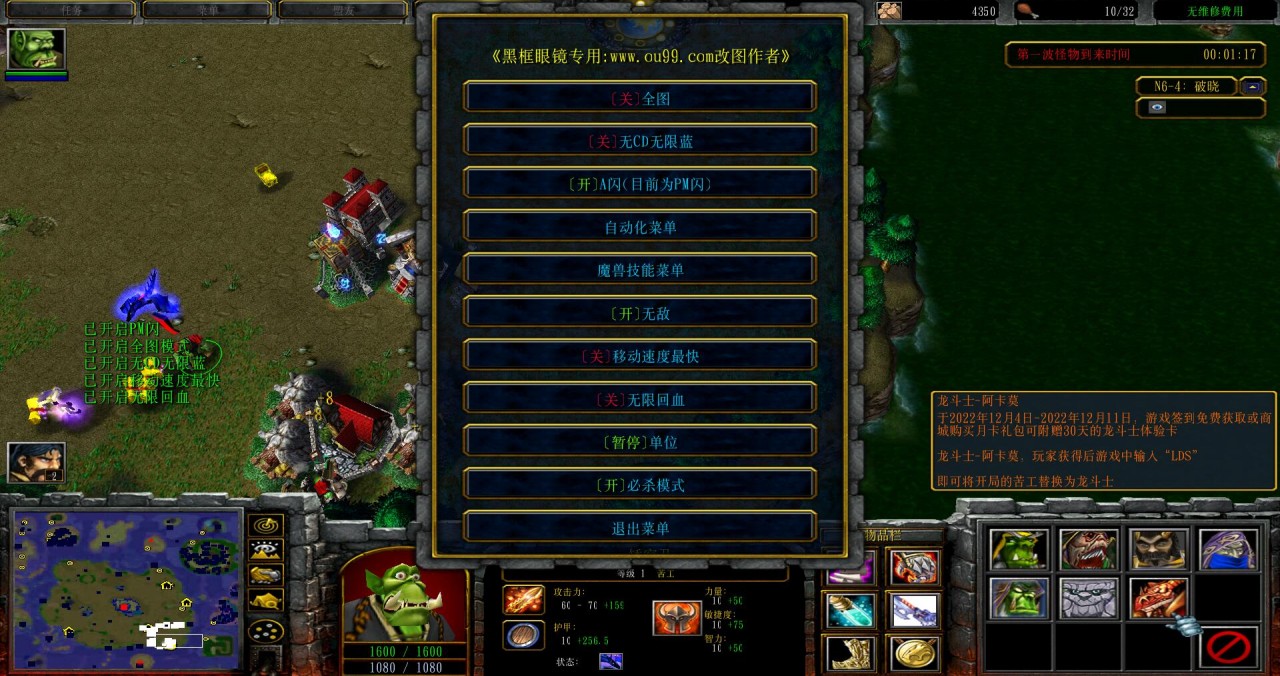Open the 魔兽技能菜单 submenu
Image resolution: width=1280 pixels, height=676 pixels.
640,270
